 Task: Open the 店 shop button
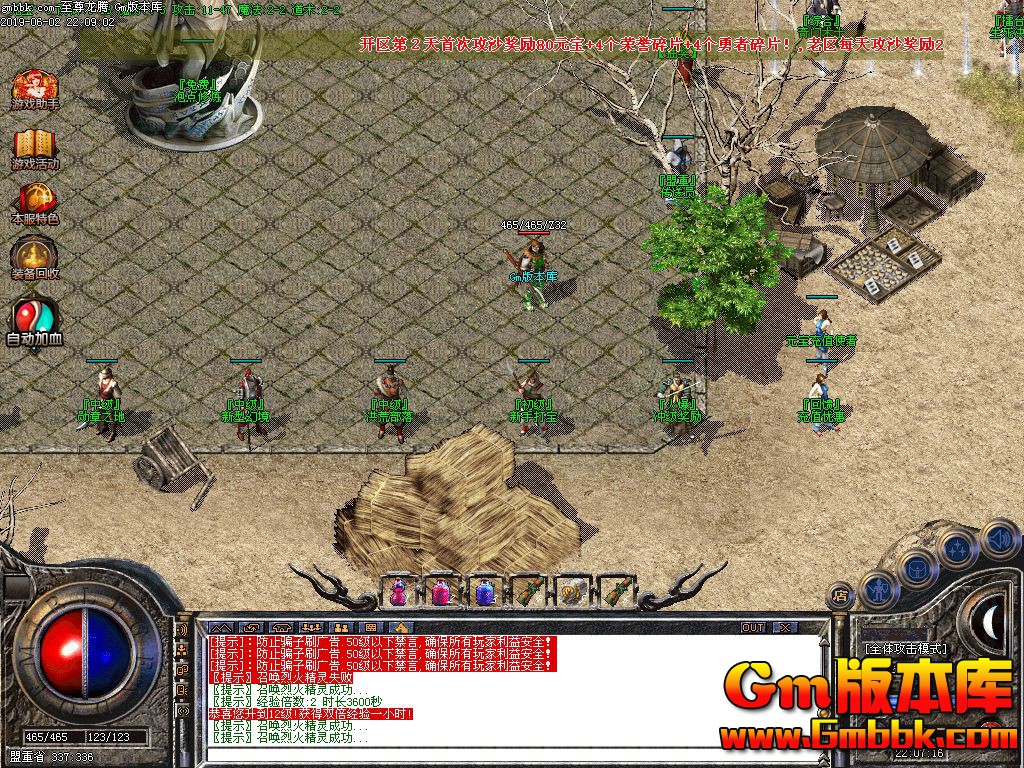point(841,595)
